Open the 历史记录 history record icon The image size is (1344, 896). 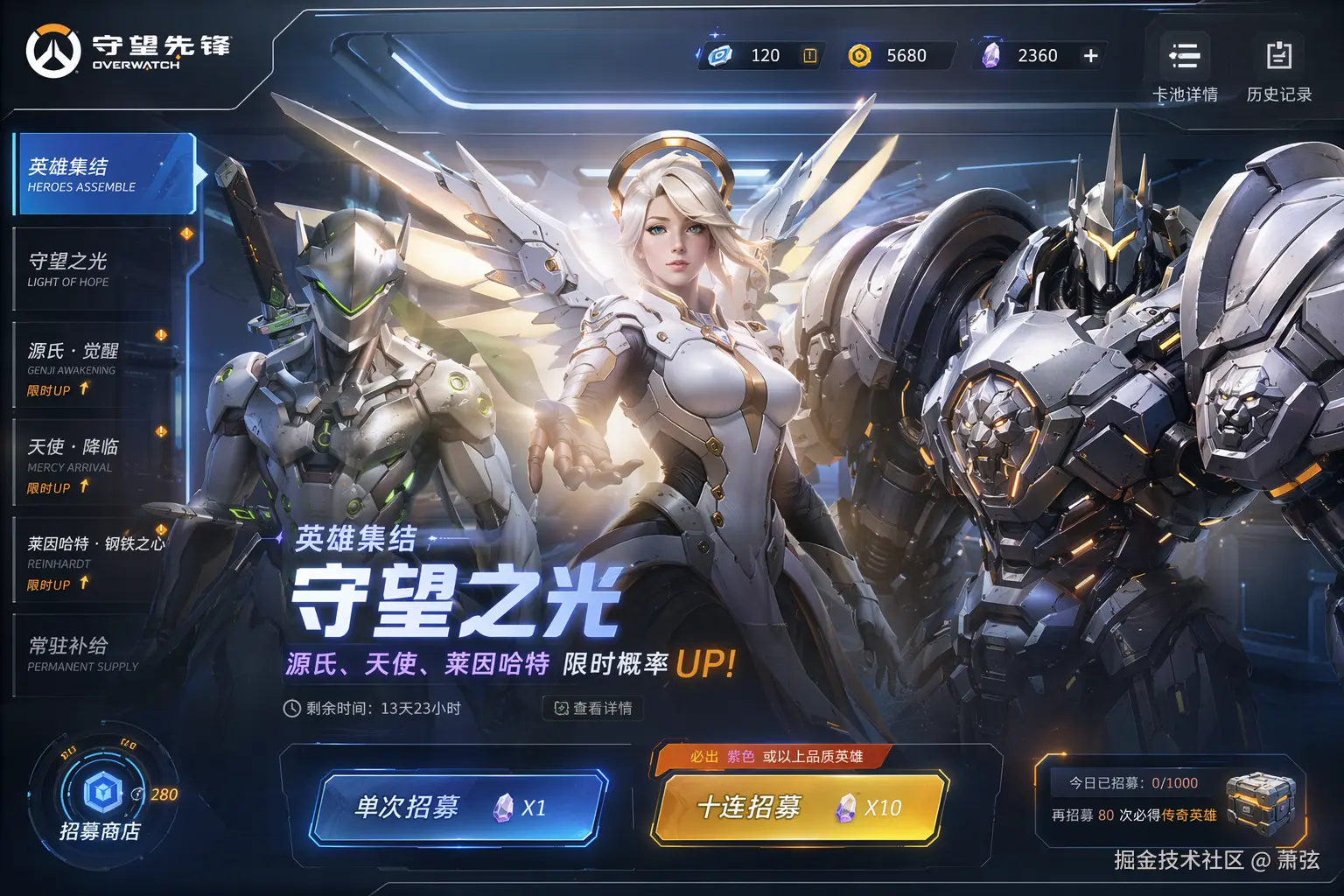point(1278,55)
